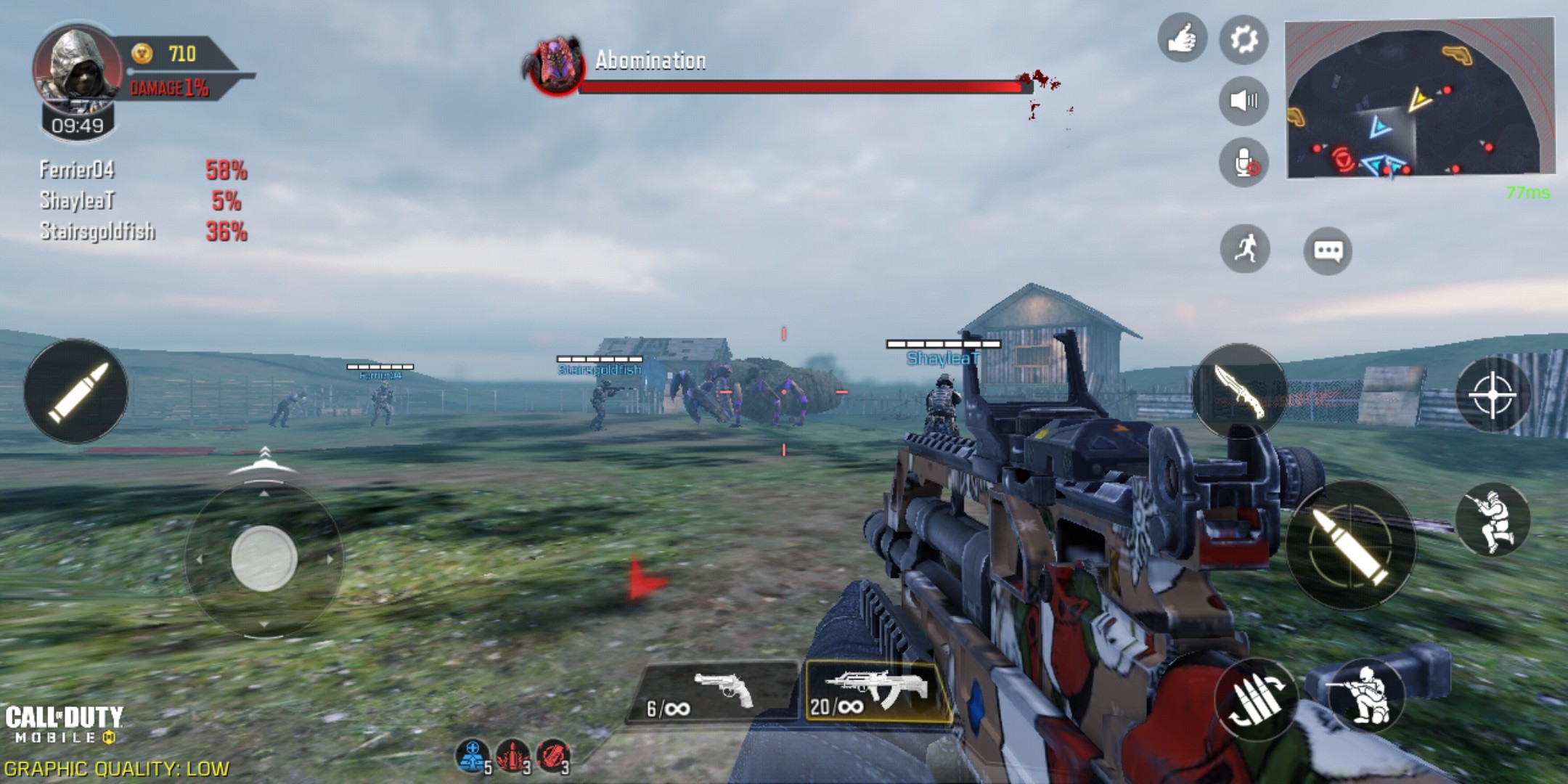The width and height of the screenshot is (1568, 784).
Task: Open the gear settings menu
Action: point(1244,39)
